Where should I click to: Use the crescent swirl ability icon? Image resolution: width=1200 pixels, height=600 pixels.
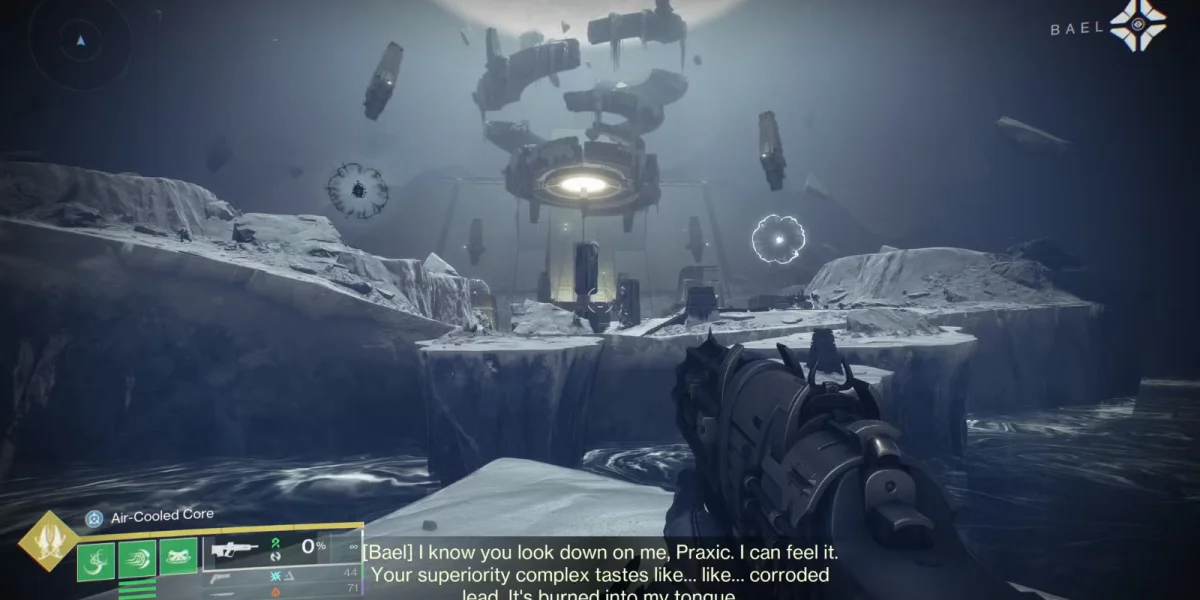coord(96,559)
